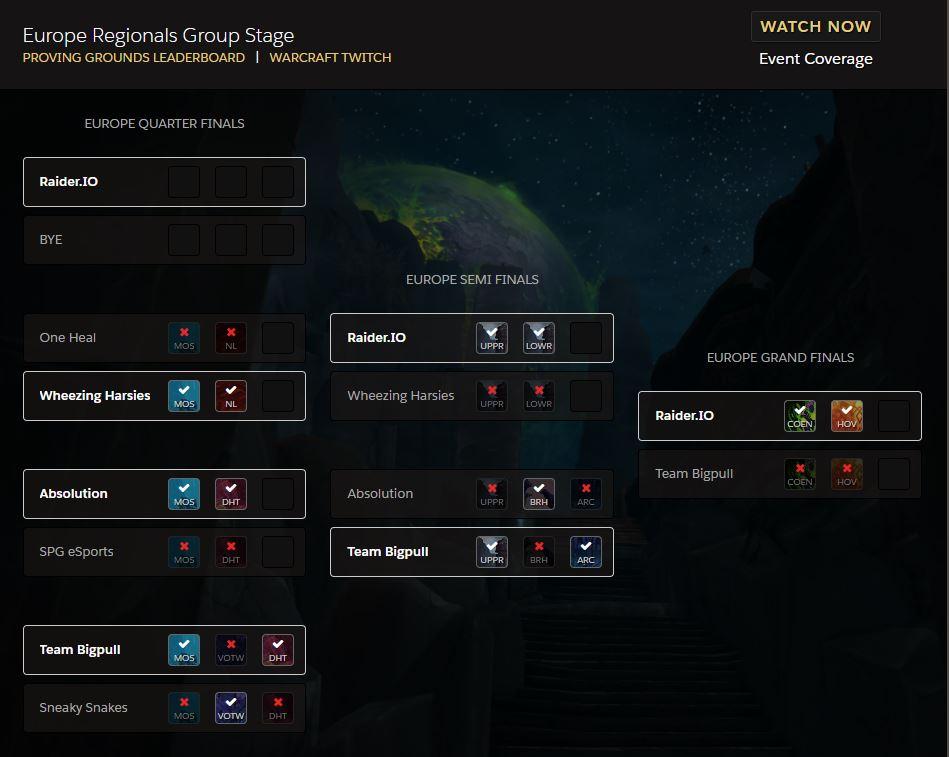
Task: Visit the Warcraft Twitch link
Action: tap(330, 58)
